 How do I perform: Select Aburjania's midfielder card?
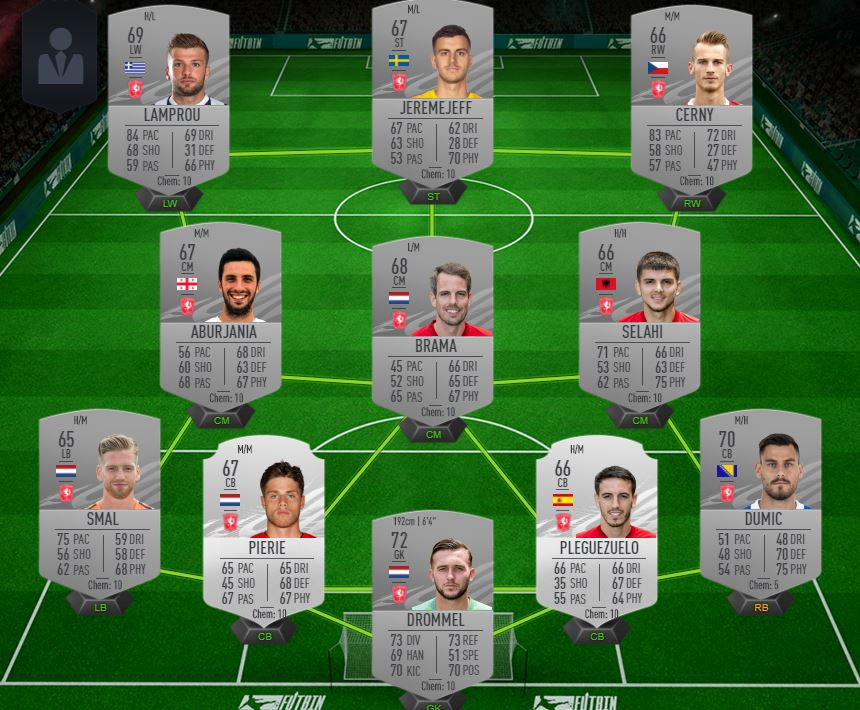click(223, 315)
